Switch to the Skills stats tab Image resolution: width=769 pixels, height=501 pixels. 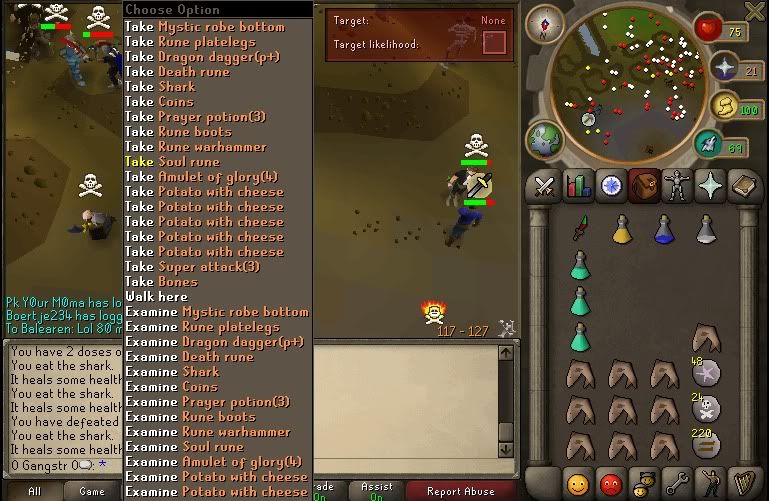click(x=577, y=186)
